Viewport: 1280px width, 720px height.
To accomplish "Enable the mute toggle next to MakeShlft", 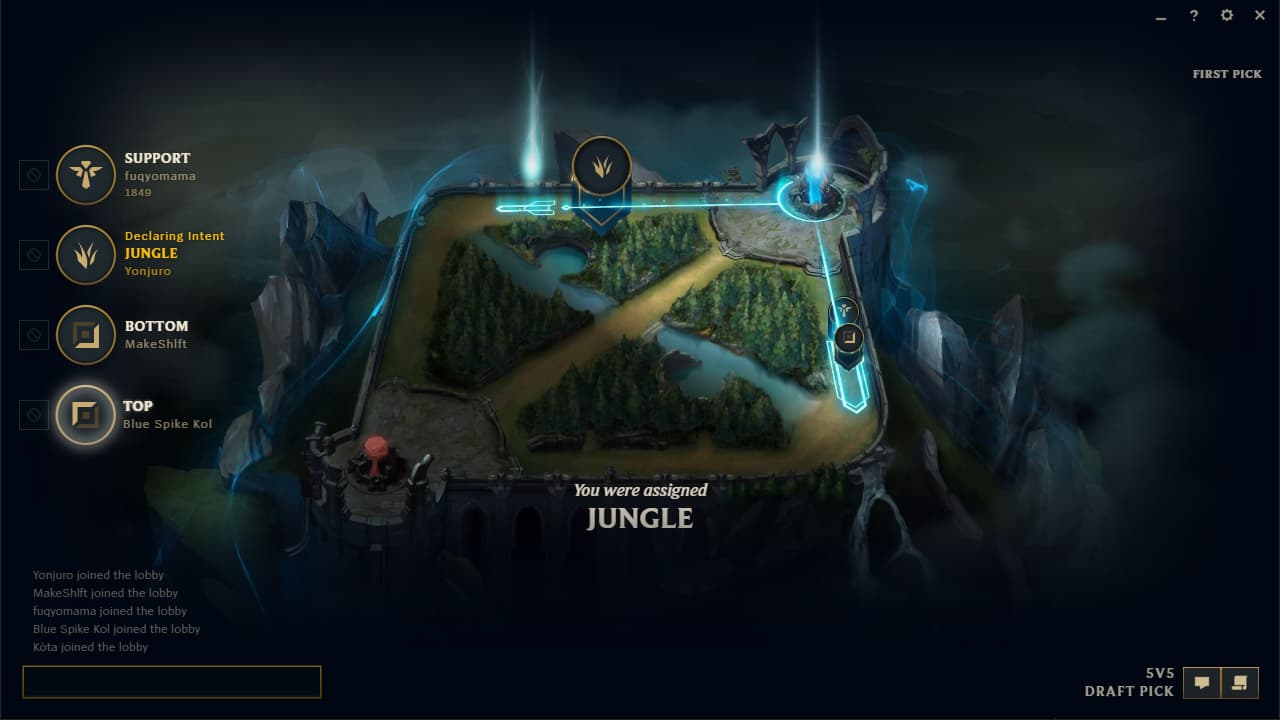I will point(33,334).
